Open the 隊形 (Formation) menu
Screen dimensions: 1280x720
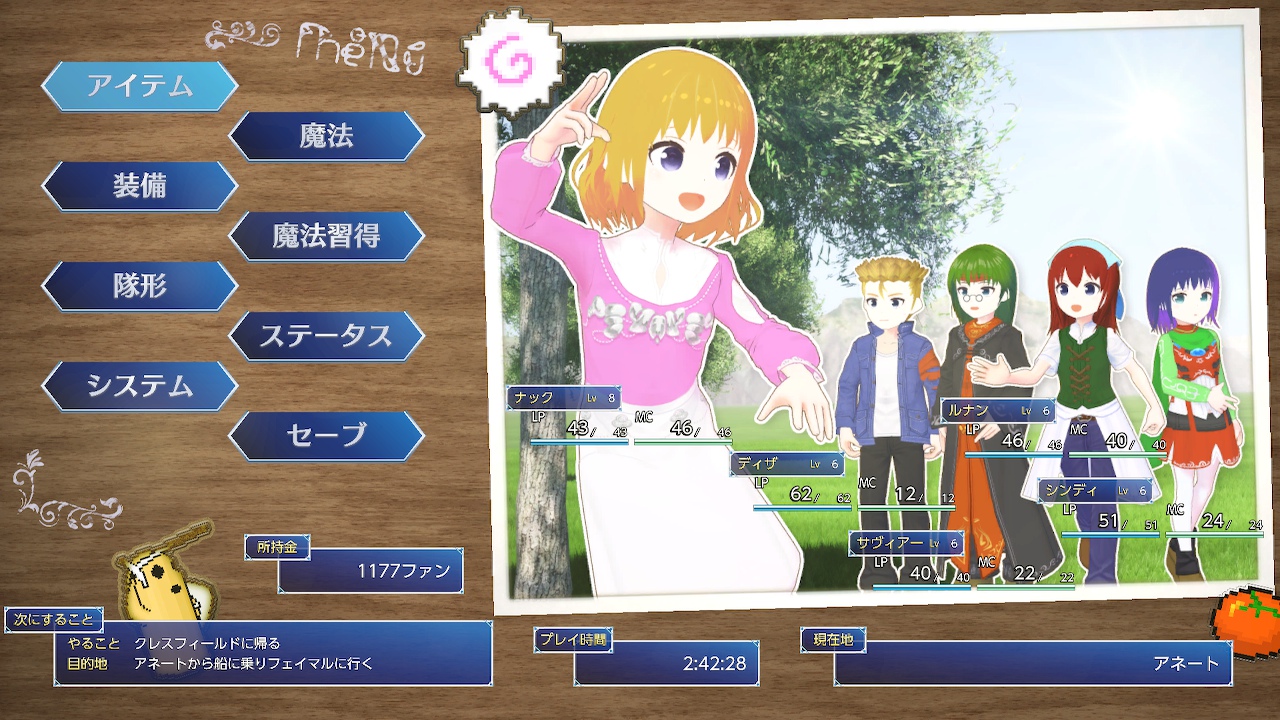[x=139, y=286]
